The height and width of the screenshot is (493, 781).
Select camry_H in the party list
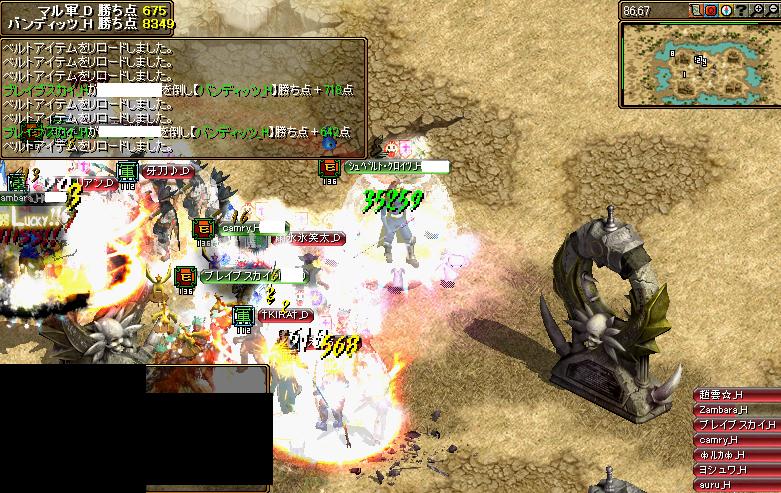click(x=736, y=440)
